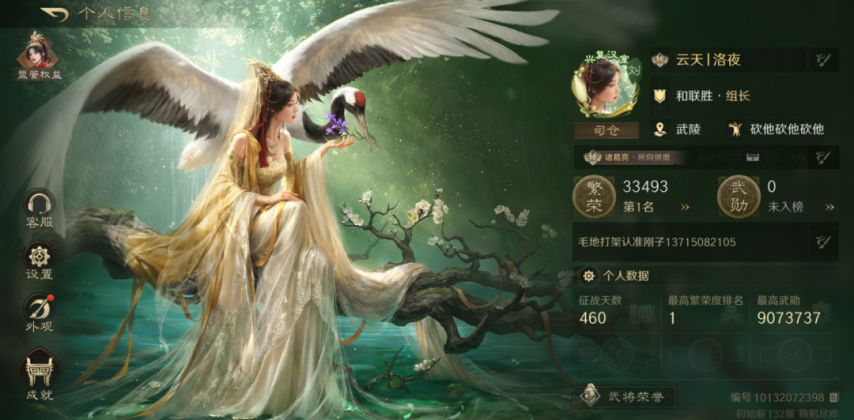Open the 外观 appearance menu
Screen dimensions: 854x420
39,311
